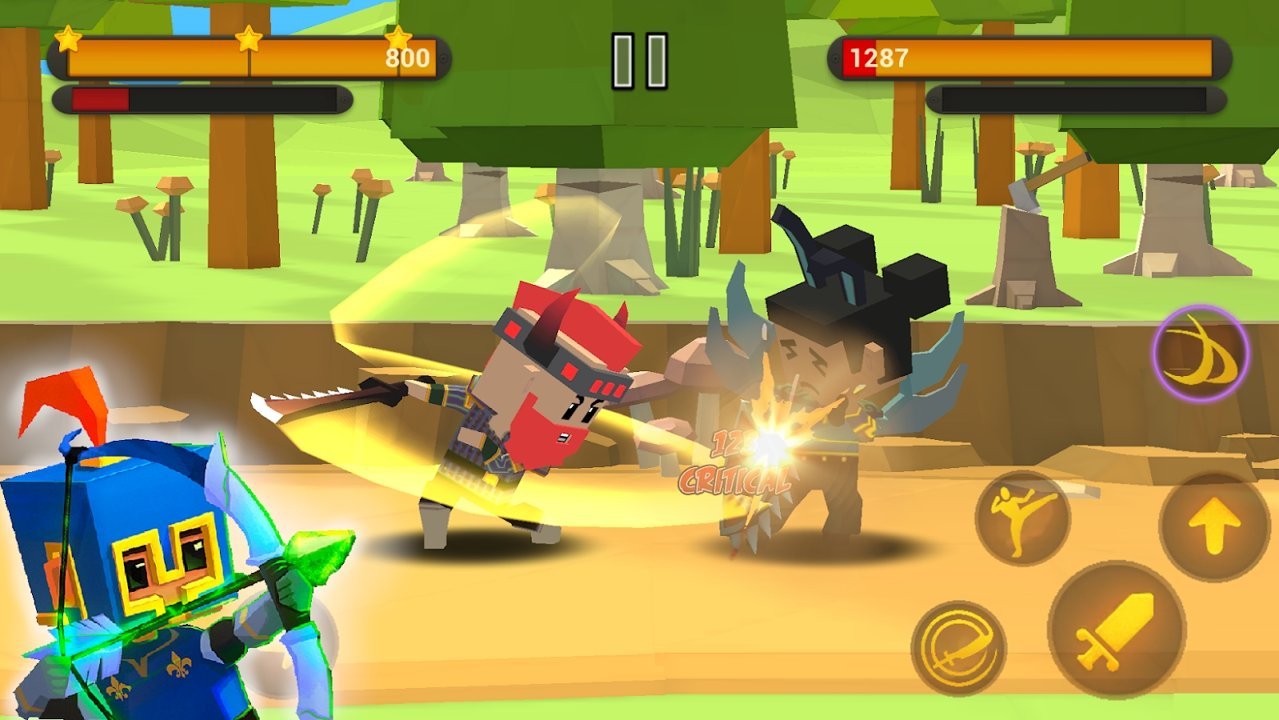Use the kick attack button

click(1022, 517)
